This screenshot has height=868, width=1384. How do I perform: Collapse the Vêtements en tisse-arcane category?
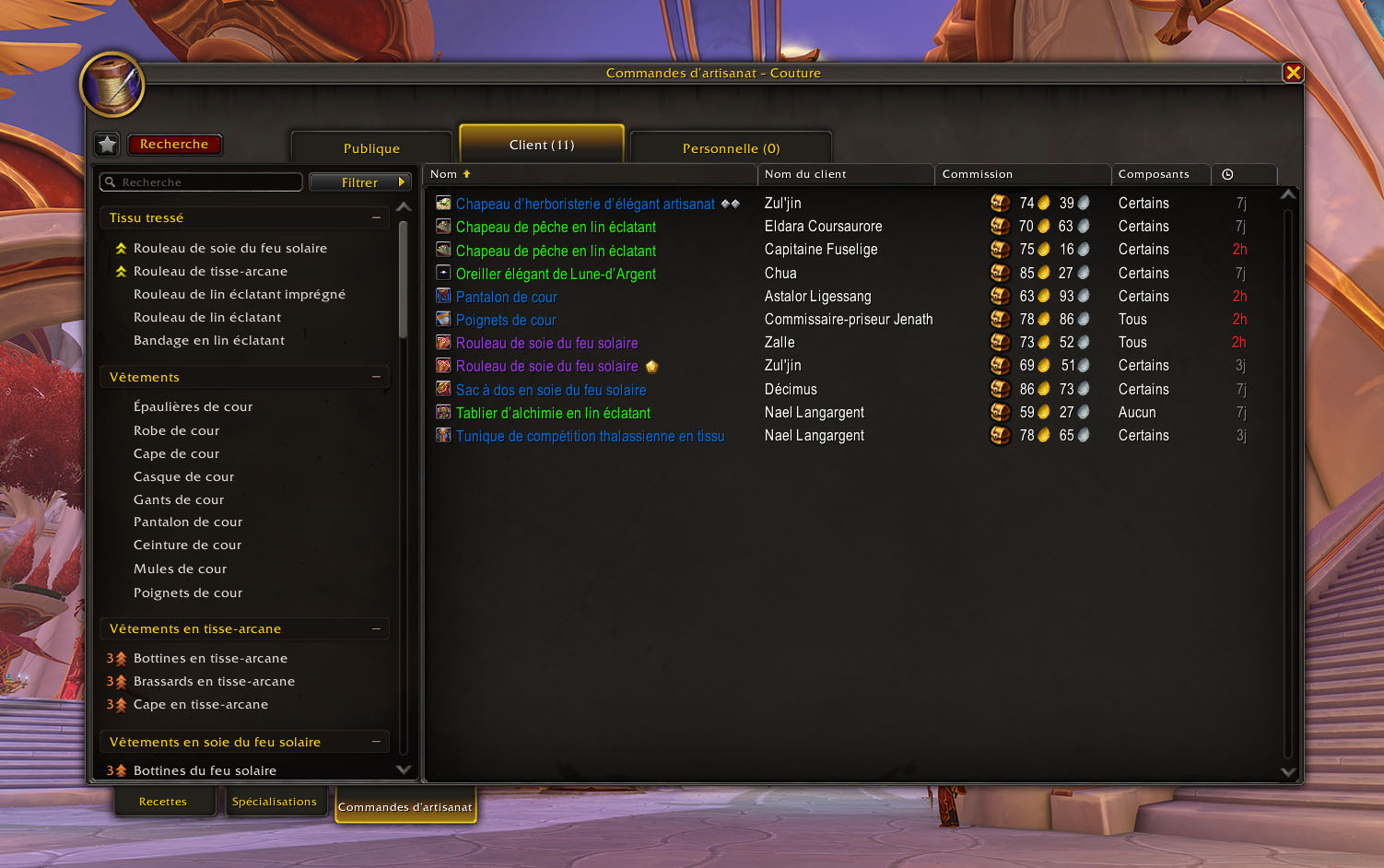376,628
